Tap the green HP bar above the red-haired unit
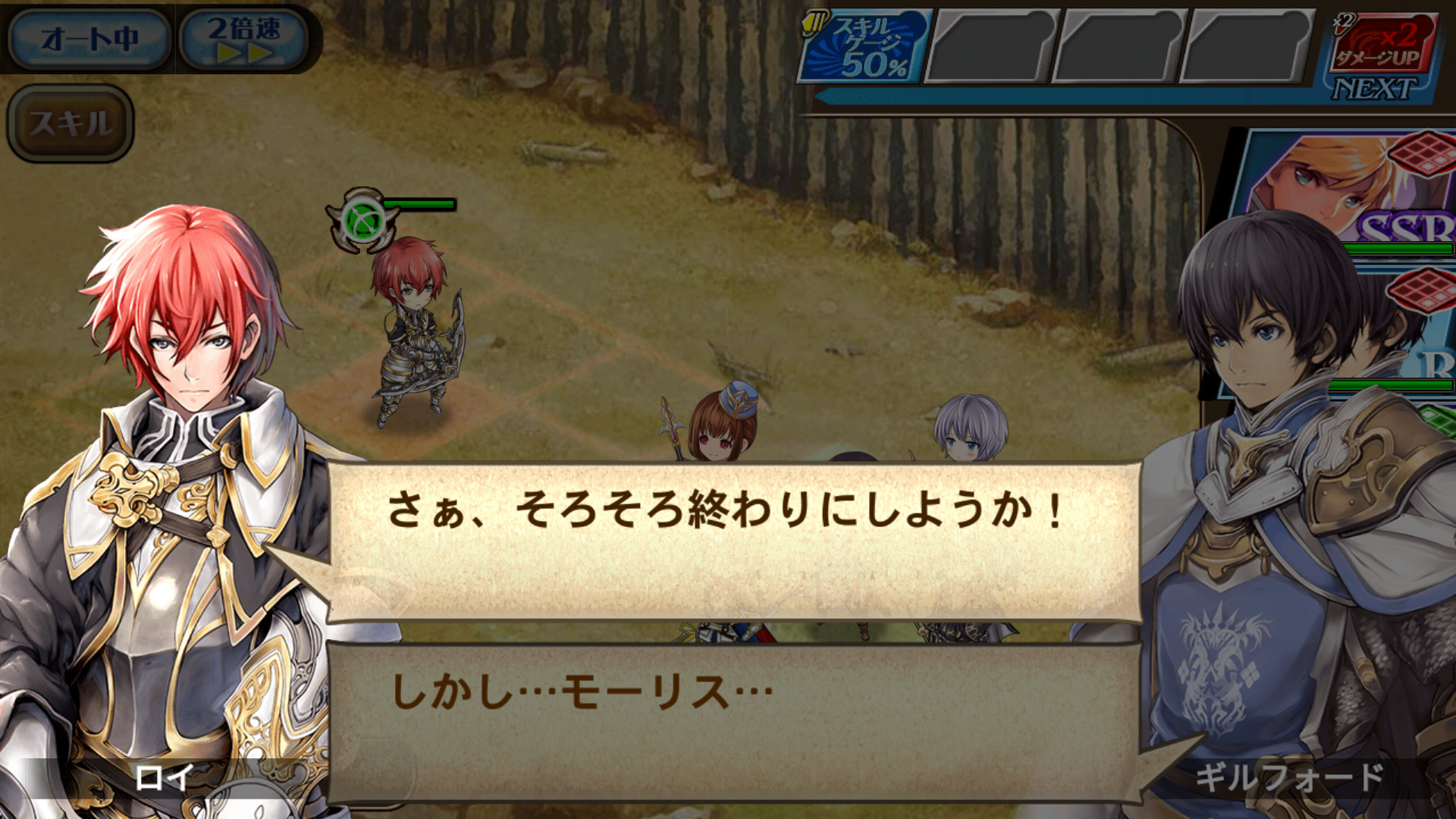This screenshot has width=1456, height=819. pyautogui.click(x=421, y=205)
